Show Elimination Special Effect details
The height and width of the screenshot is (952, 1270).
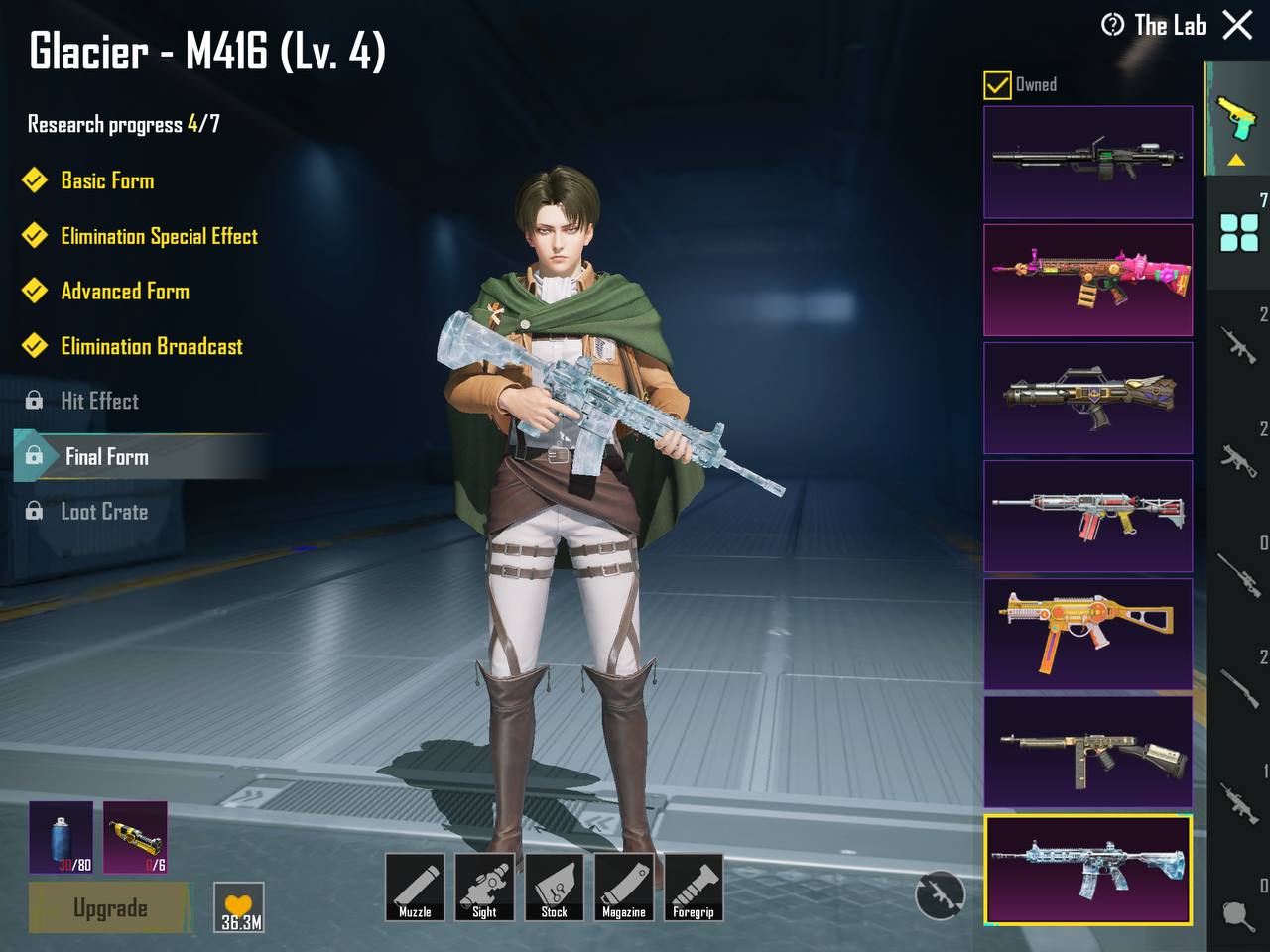point(159,236)
